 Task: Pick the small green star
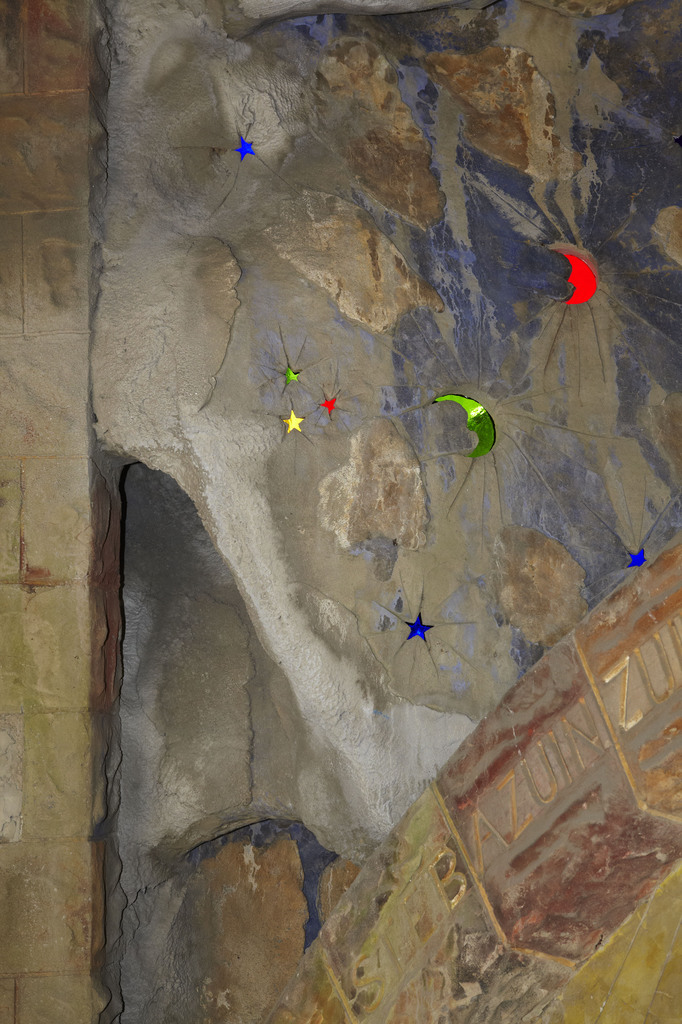pyautogui.click(x=291, y=375)
